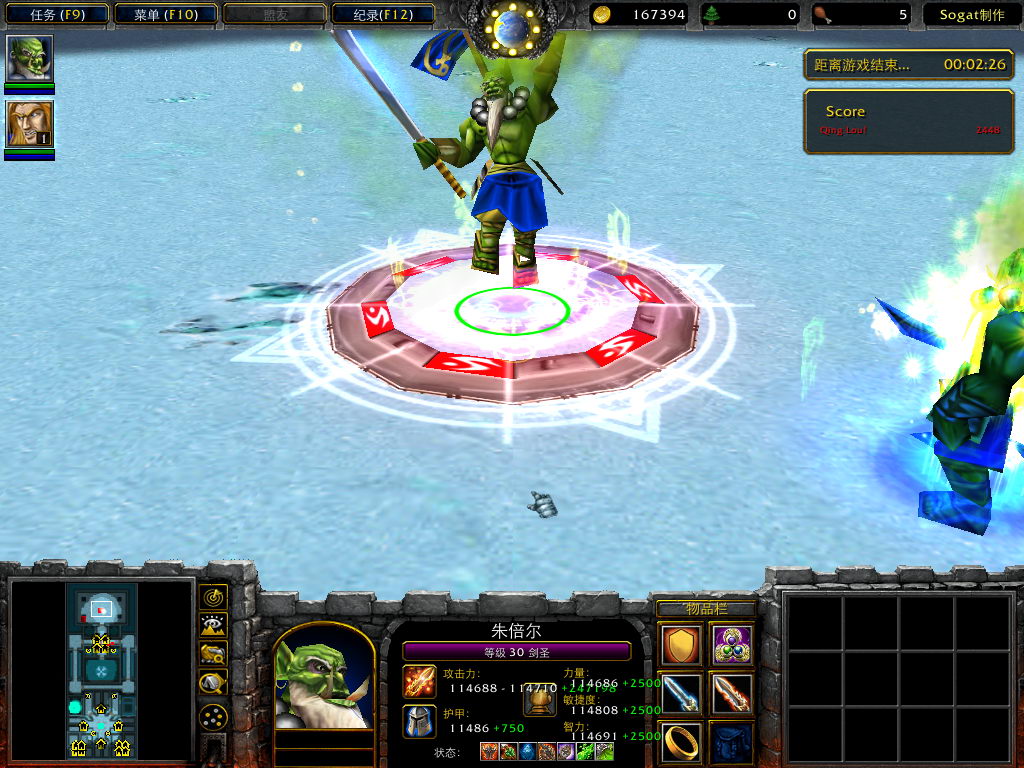The image size is (1024, 768).
Task: Select the blue sword inventory item
Action: pyautogui.click(x=681, y=694)
